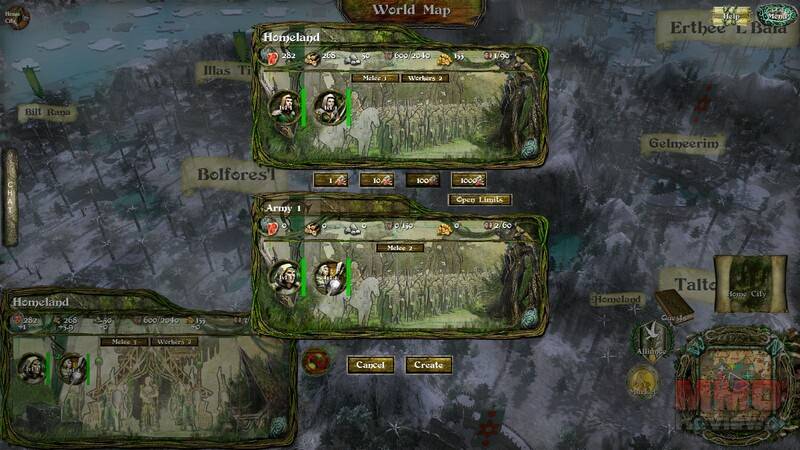Open the Chat side tab
This screenshot has height=450, width=800.
point(11,196)
